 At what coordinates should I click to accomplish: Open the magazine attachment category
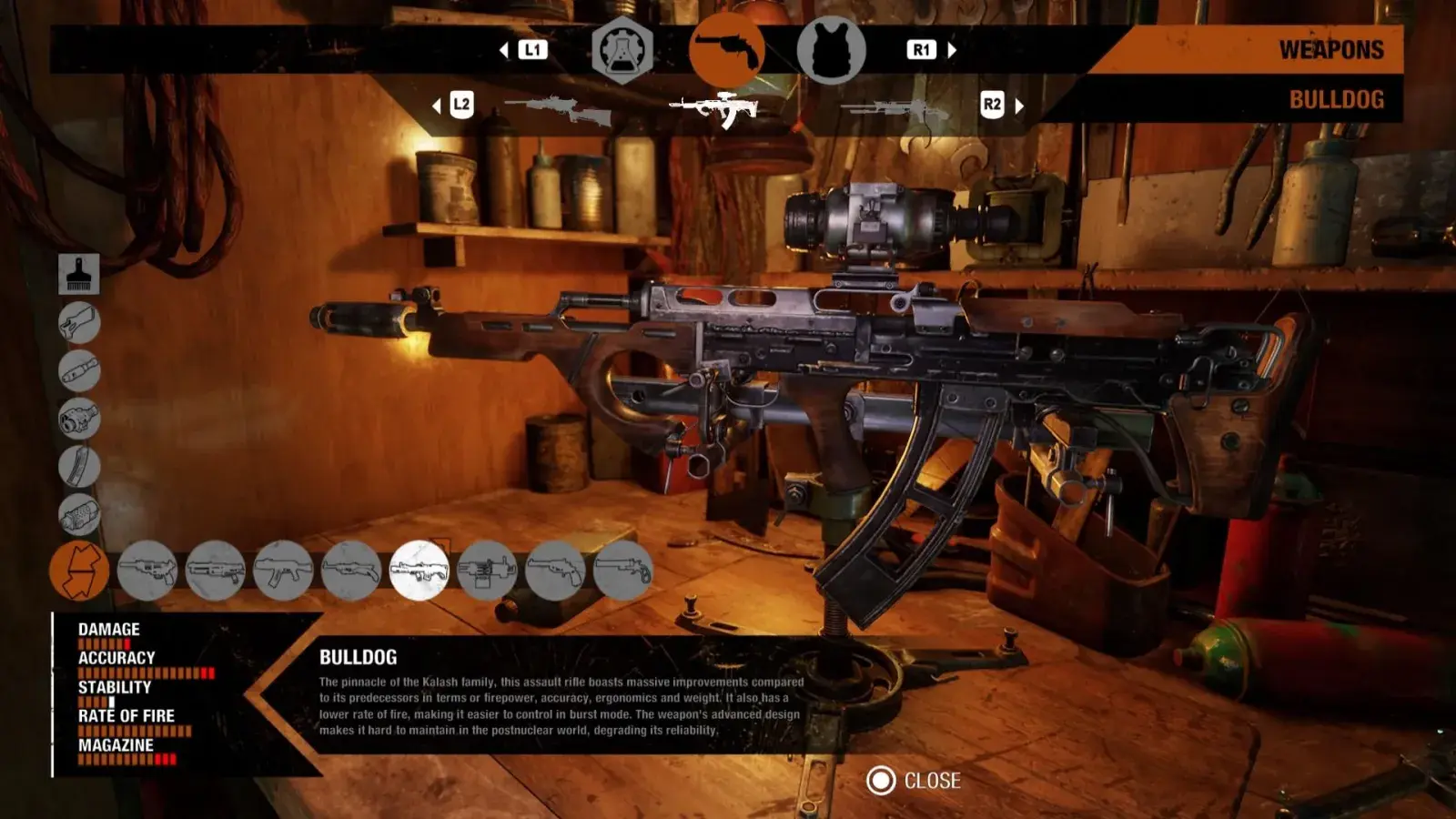point(79,467)
